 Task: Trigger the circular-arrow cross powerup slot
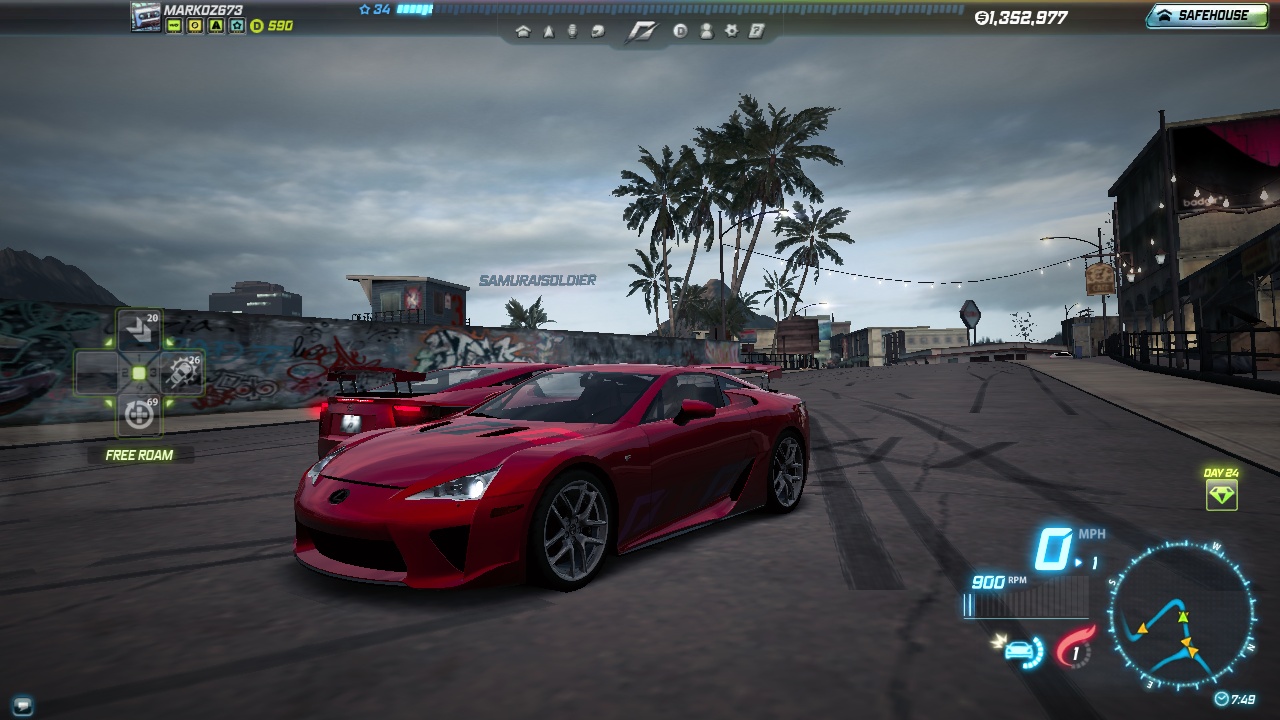click(x=139, y=414)
